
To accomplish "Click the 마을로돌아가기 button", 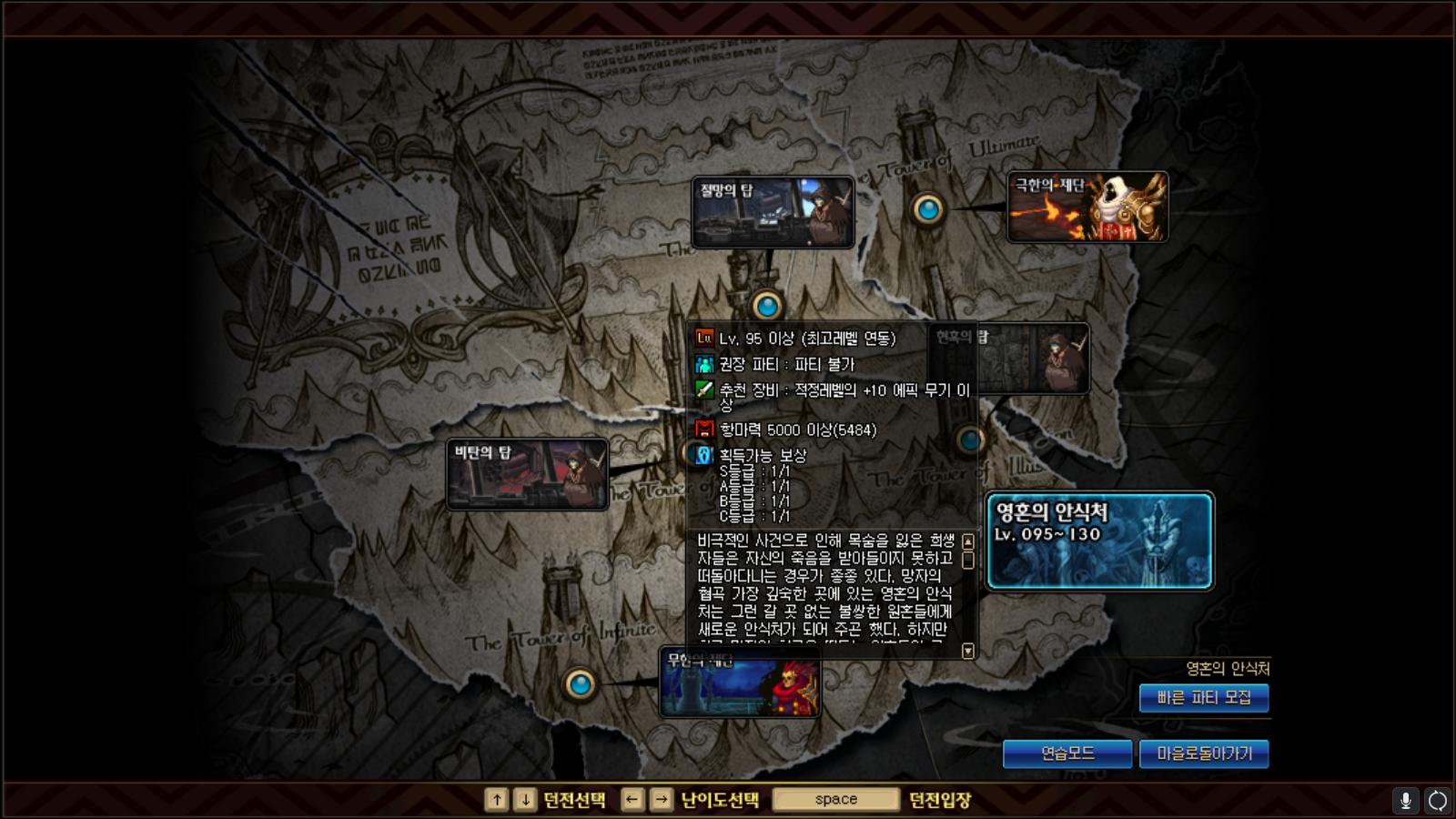I will (1205, 753).
